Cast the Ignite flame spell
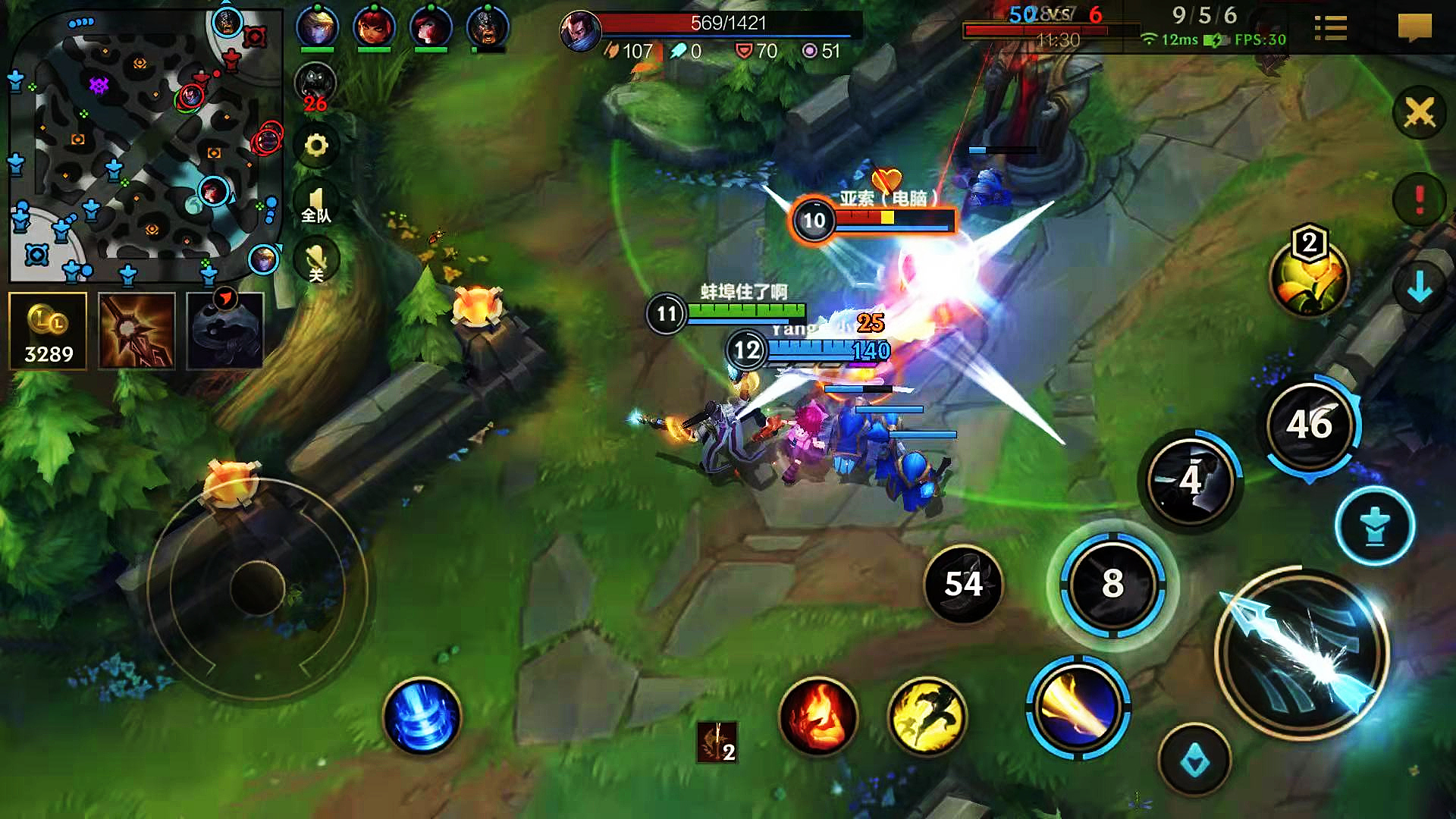 818,717
